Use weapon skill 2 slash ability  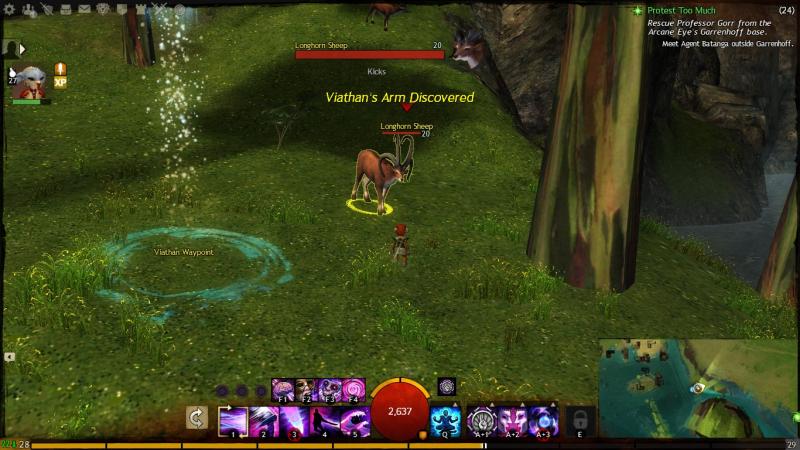[x=264, y=420]
